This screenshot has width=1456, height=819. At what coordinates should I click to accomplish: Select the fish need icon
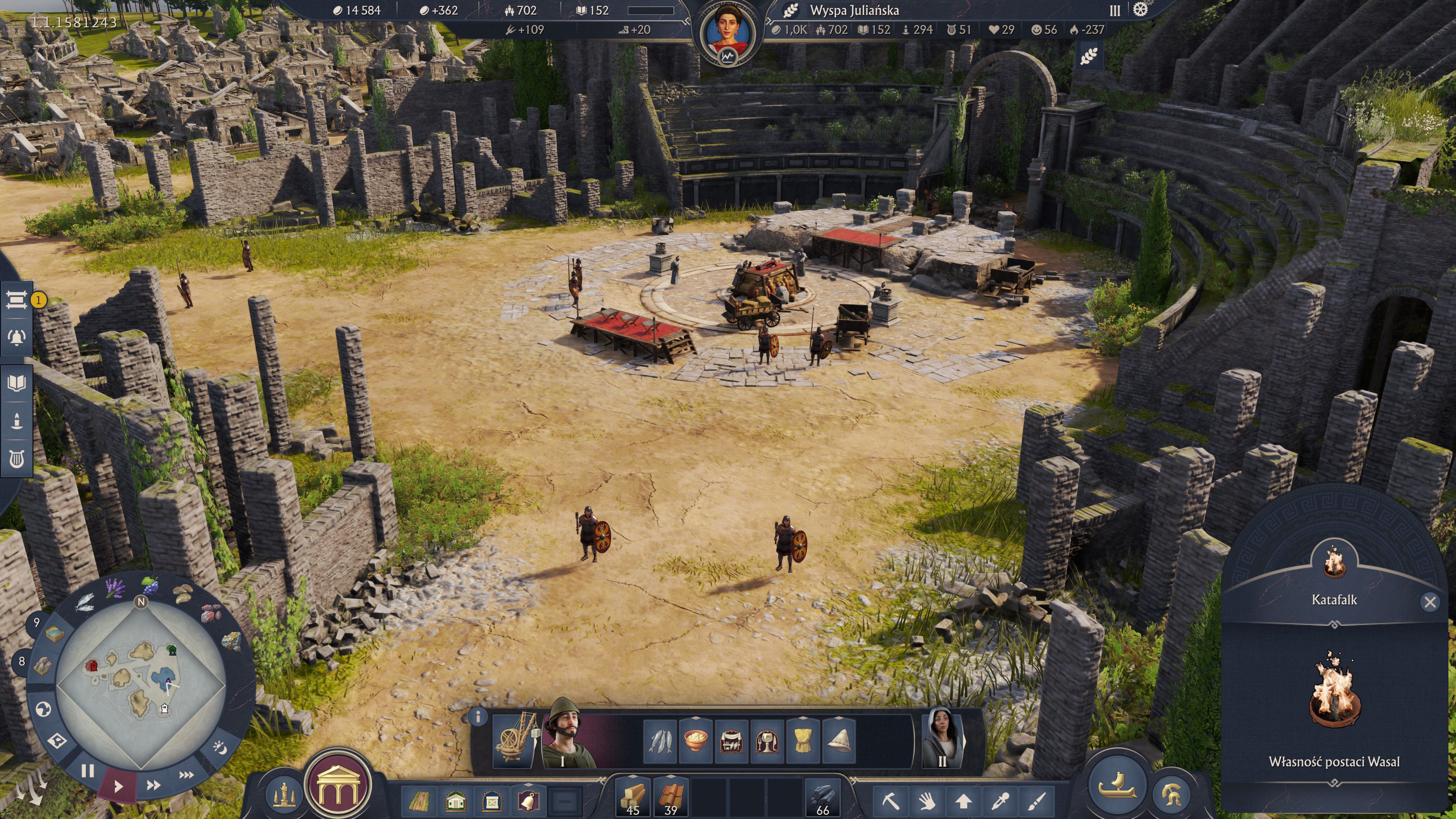[x=660, y=741]
